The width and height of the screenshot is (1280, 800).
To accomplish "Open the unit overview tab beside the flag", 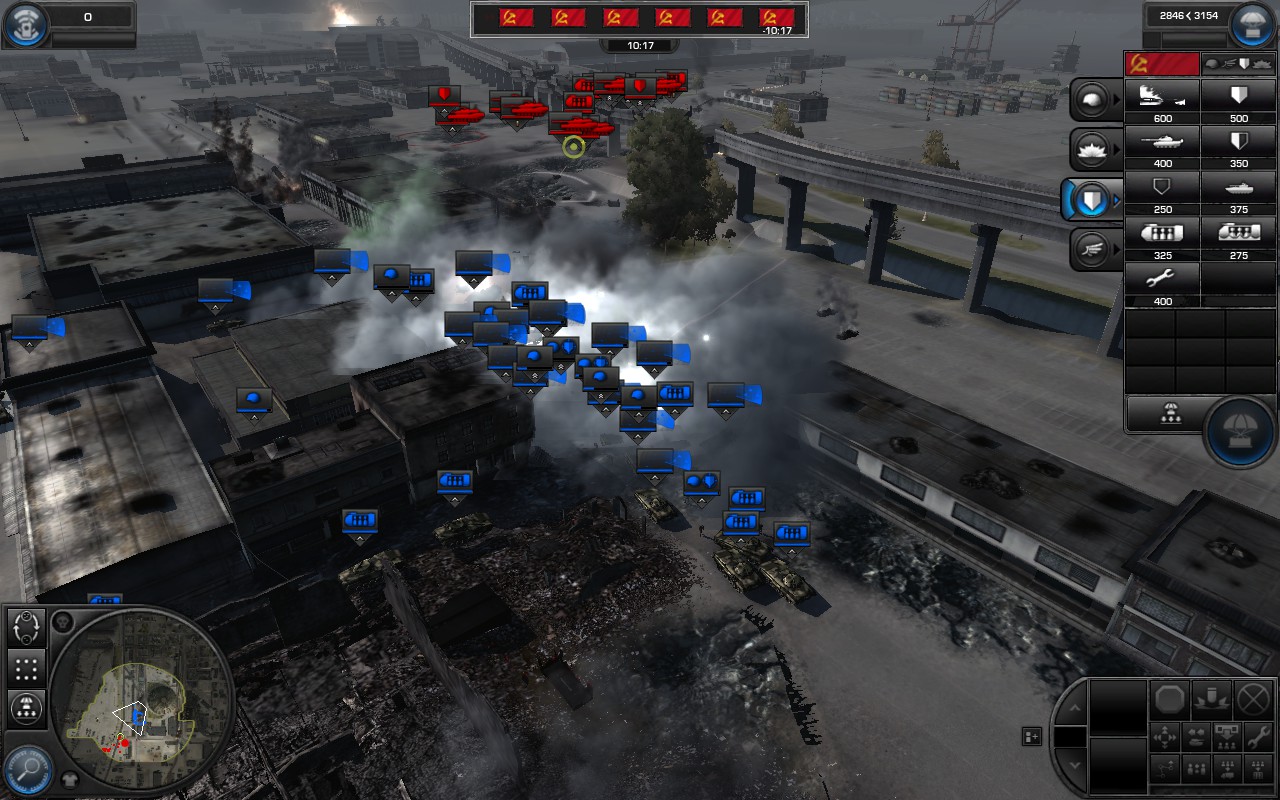I will click(1237, 62).
